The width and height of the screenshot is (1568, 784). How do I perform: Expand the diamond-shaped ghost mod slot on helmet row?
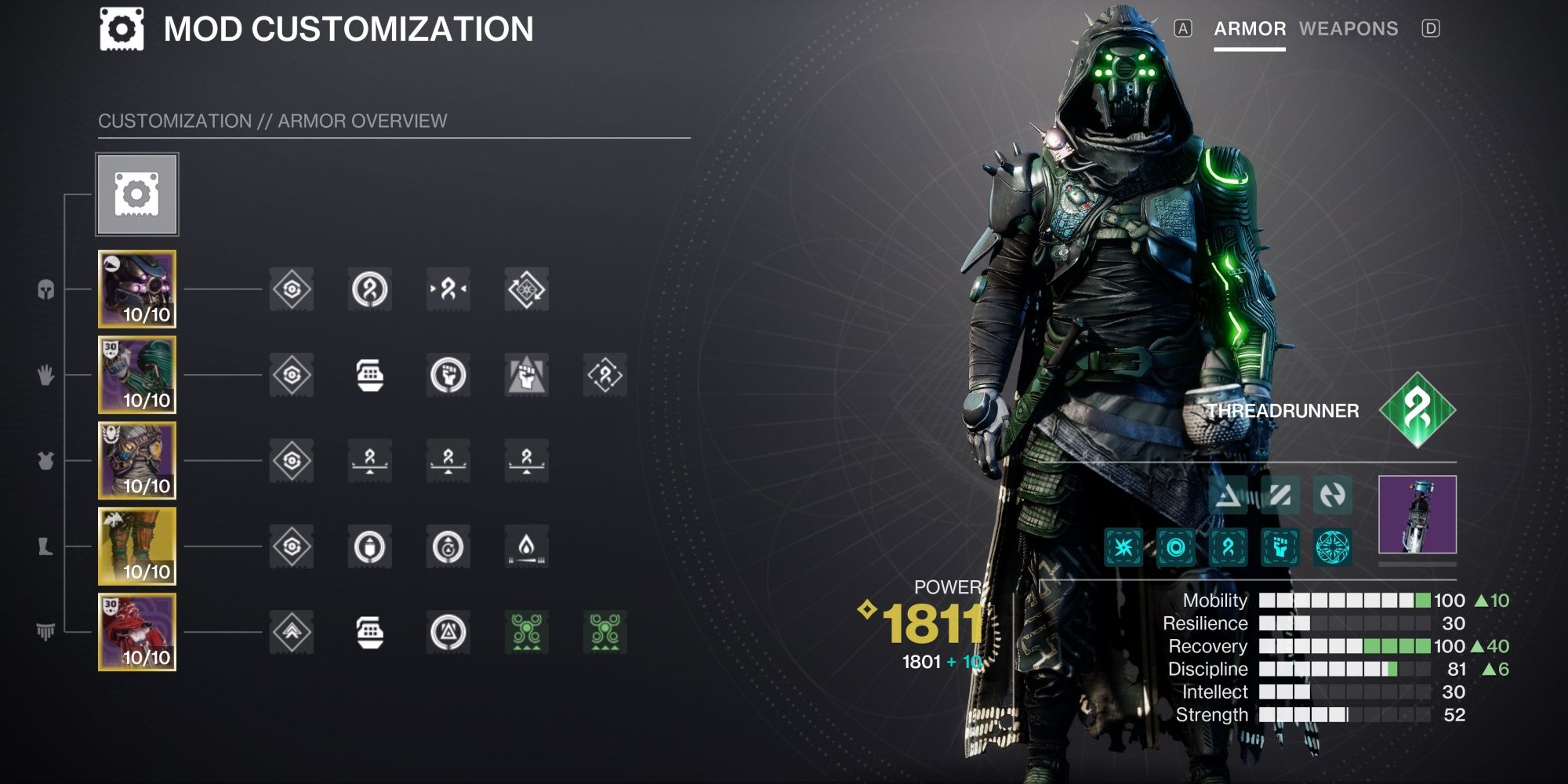[527, 289]
